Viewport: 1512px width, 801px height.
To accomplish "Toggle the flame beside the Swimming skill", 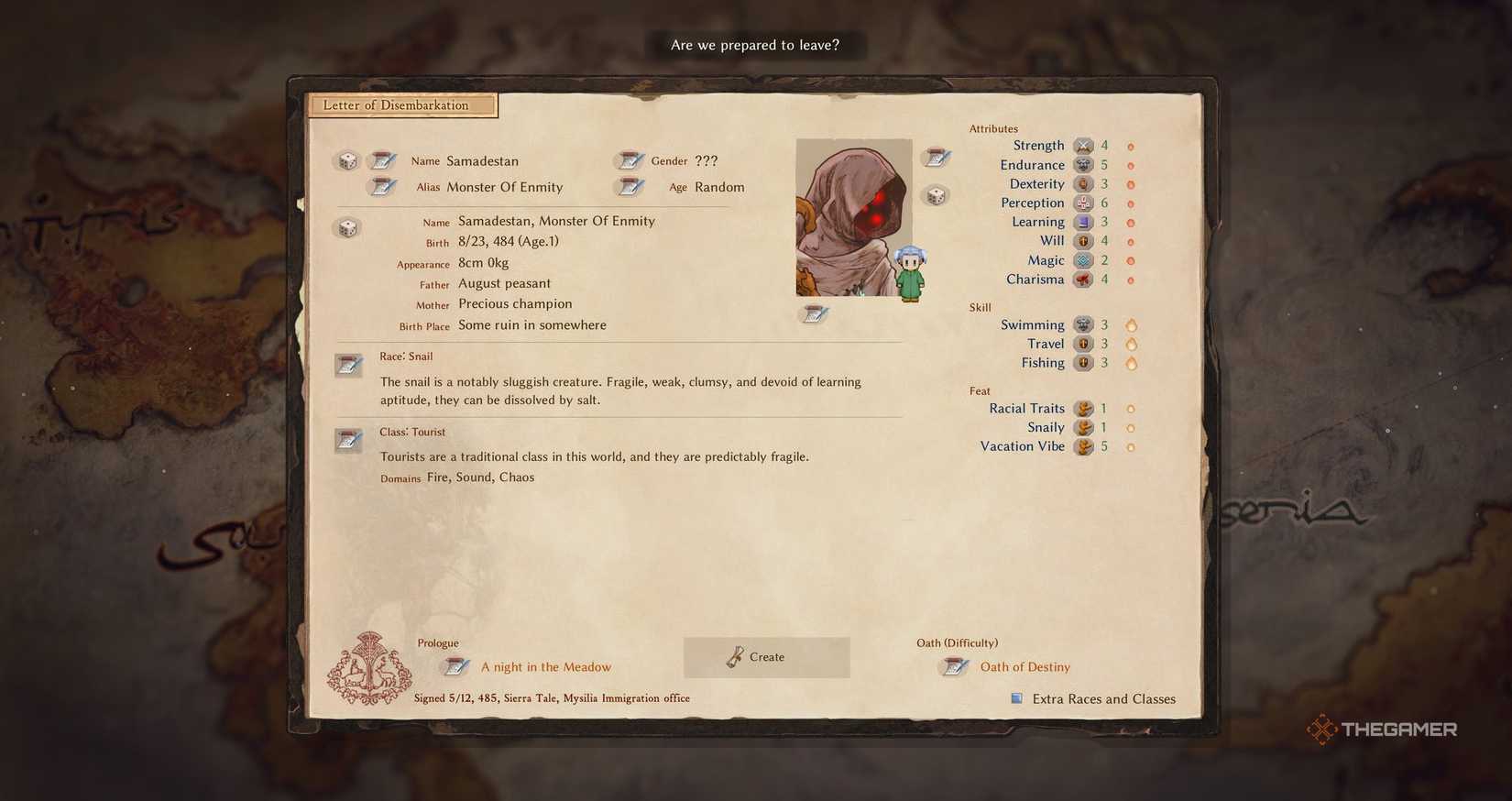I will (x=1132, y=324).
